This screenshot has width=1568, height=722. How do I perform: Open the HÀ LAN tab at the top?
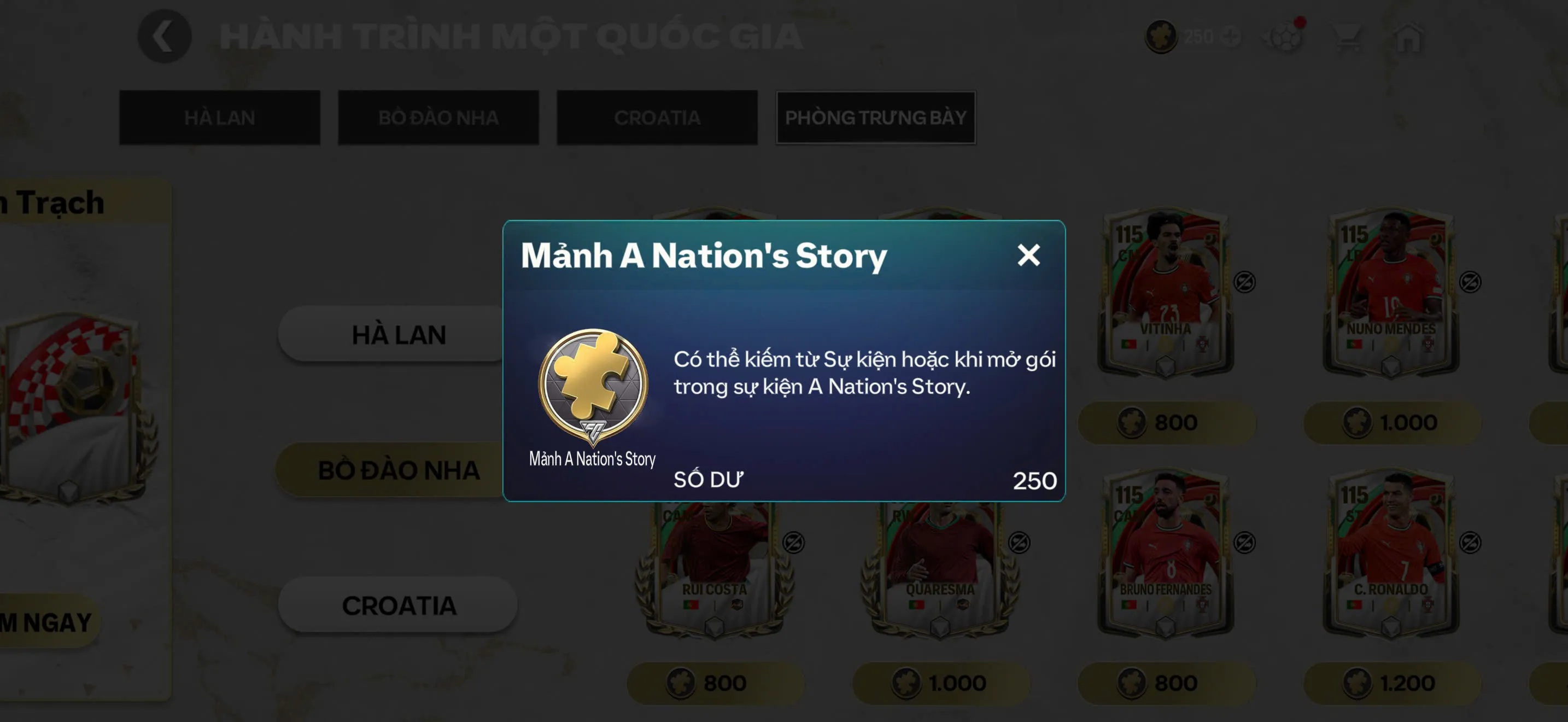(x=220, y=117)
